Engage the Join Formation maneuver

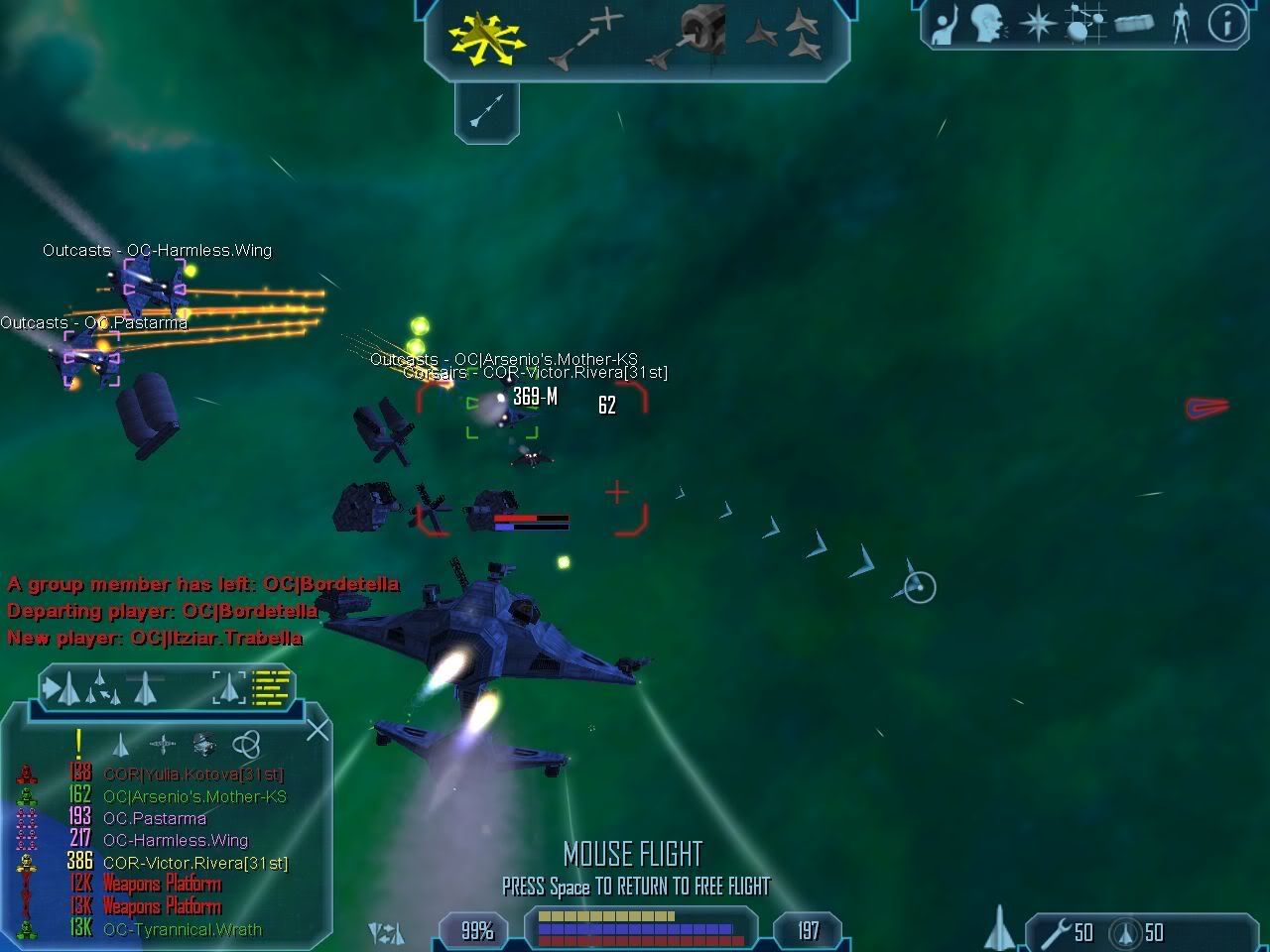coord(784,38)
